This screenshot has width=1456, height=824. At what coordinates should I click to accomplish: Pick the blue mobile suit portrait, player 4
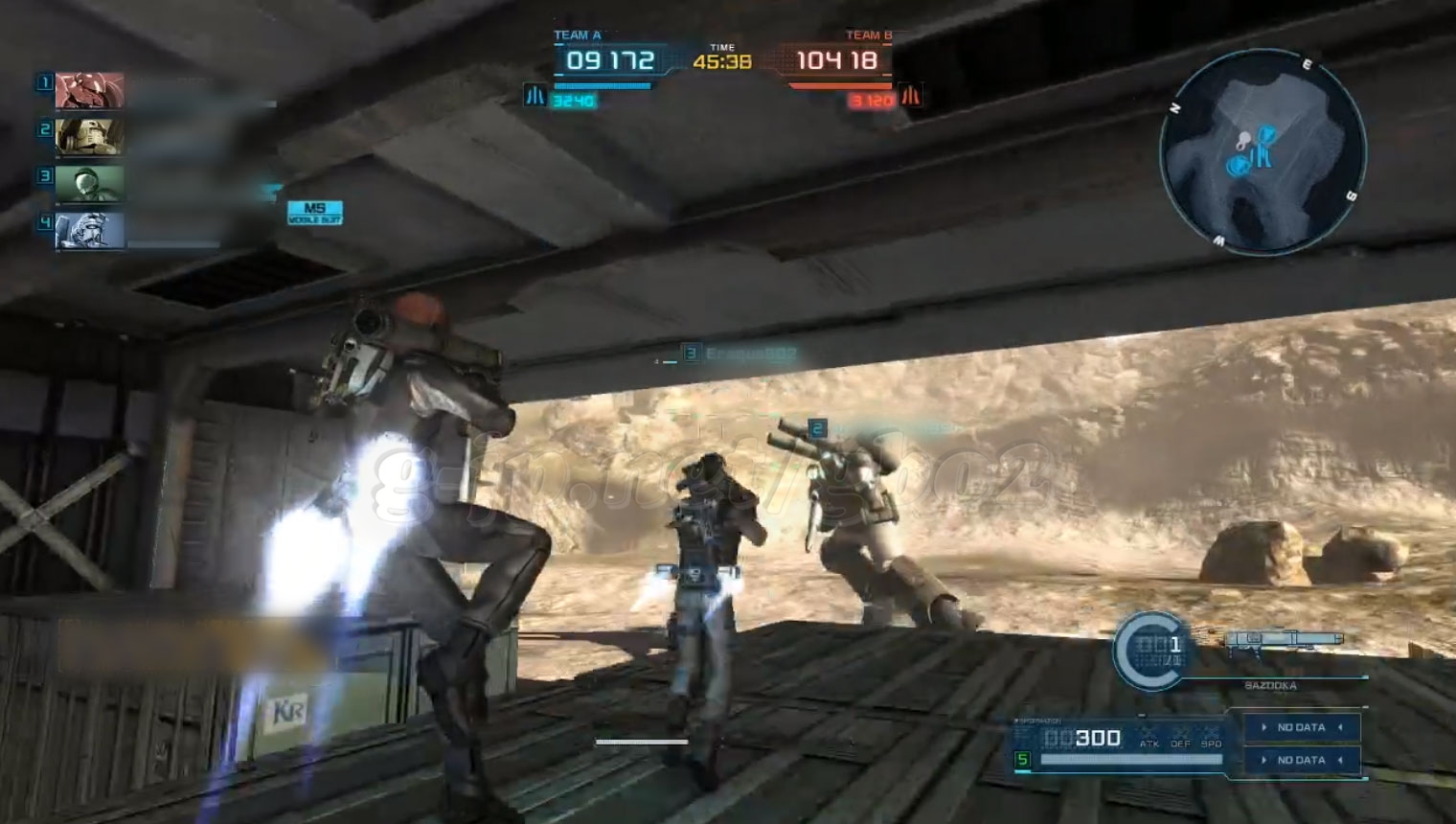(x=89, y=231)
